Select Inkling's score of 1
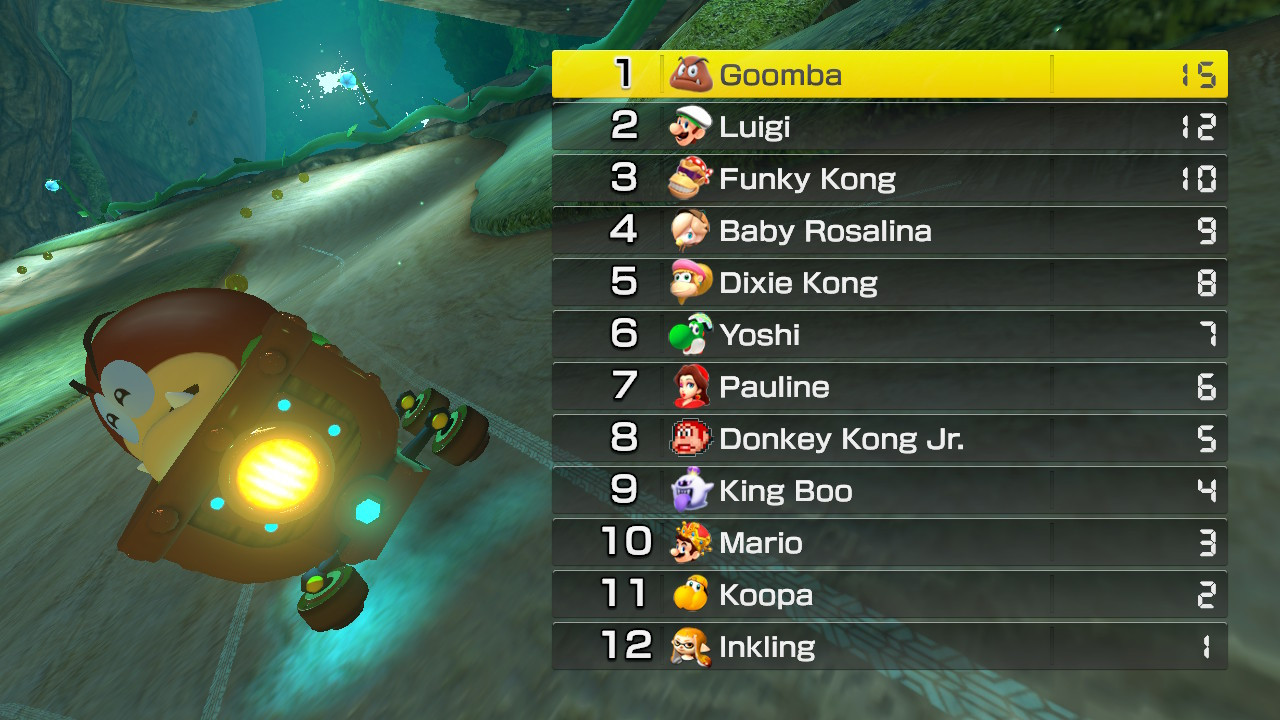This screenshot has height=720, width=1280. 1207,647
